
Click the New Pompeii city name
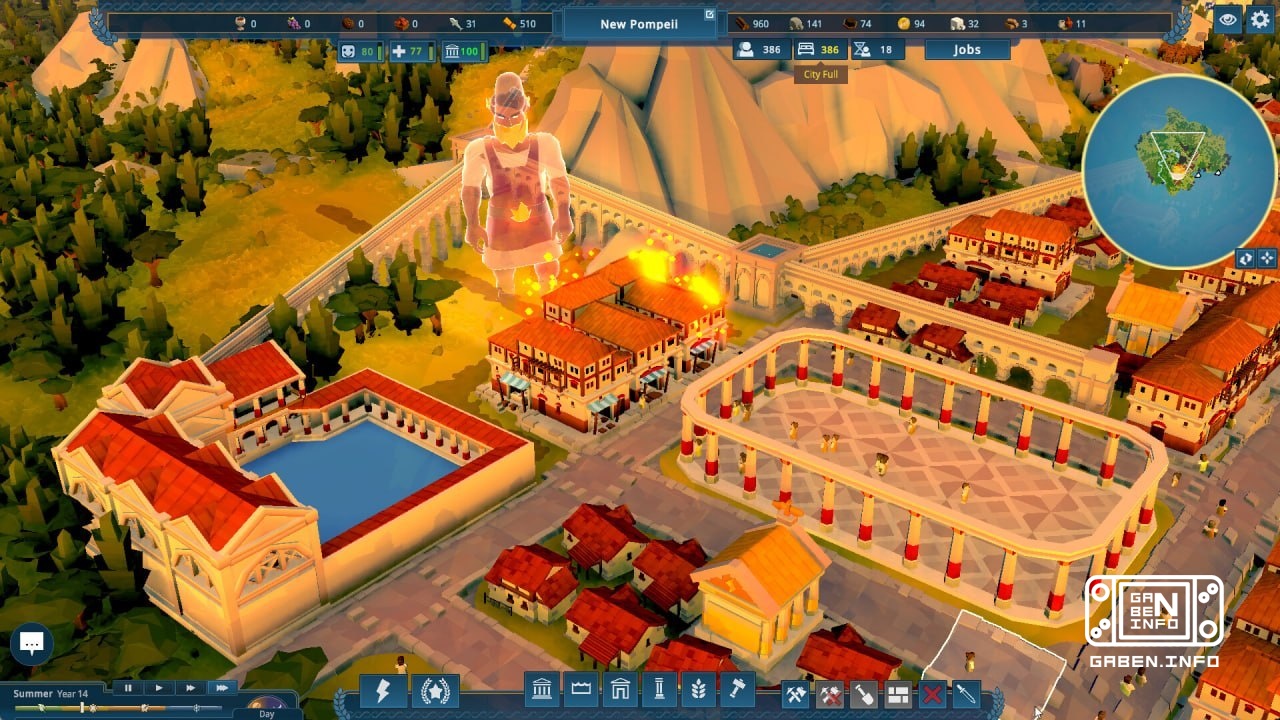pos(638,24)
